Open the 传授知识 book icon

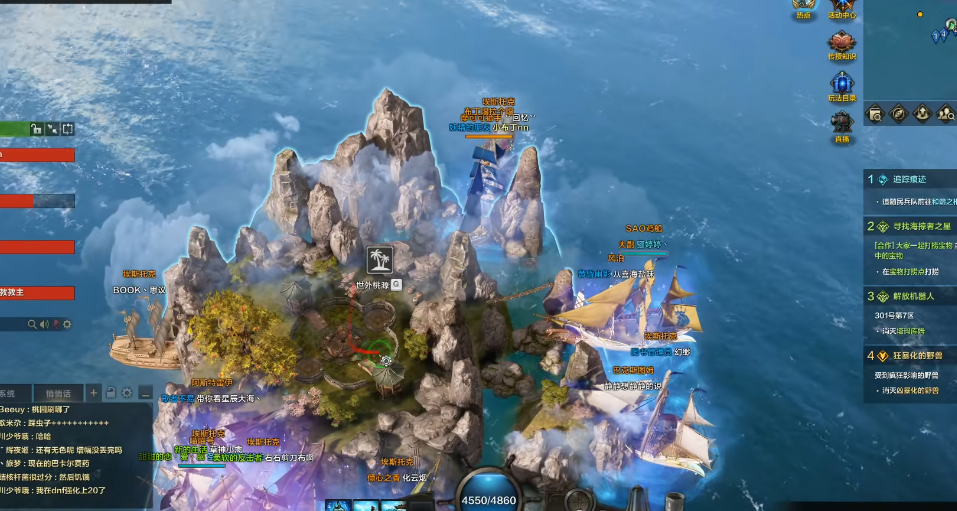point(841,43)
